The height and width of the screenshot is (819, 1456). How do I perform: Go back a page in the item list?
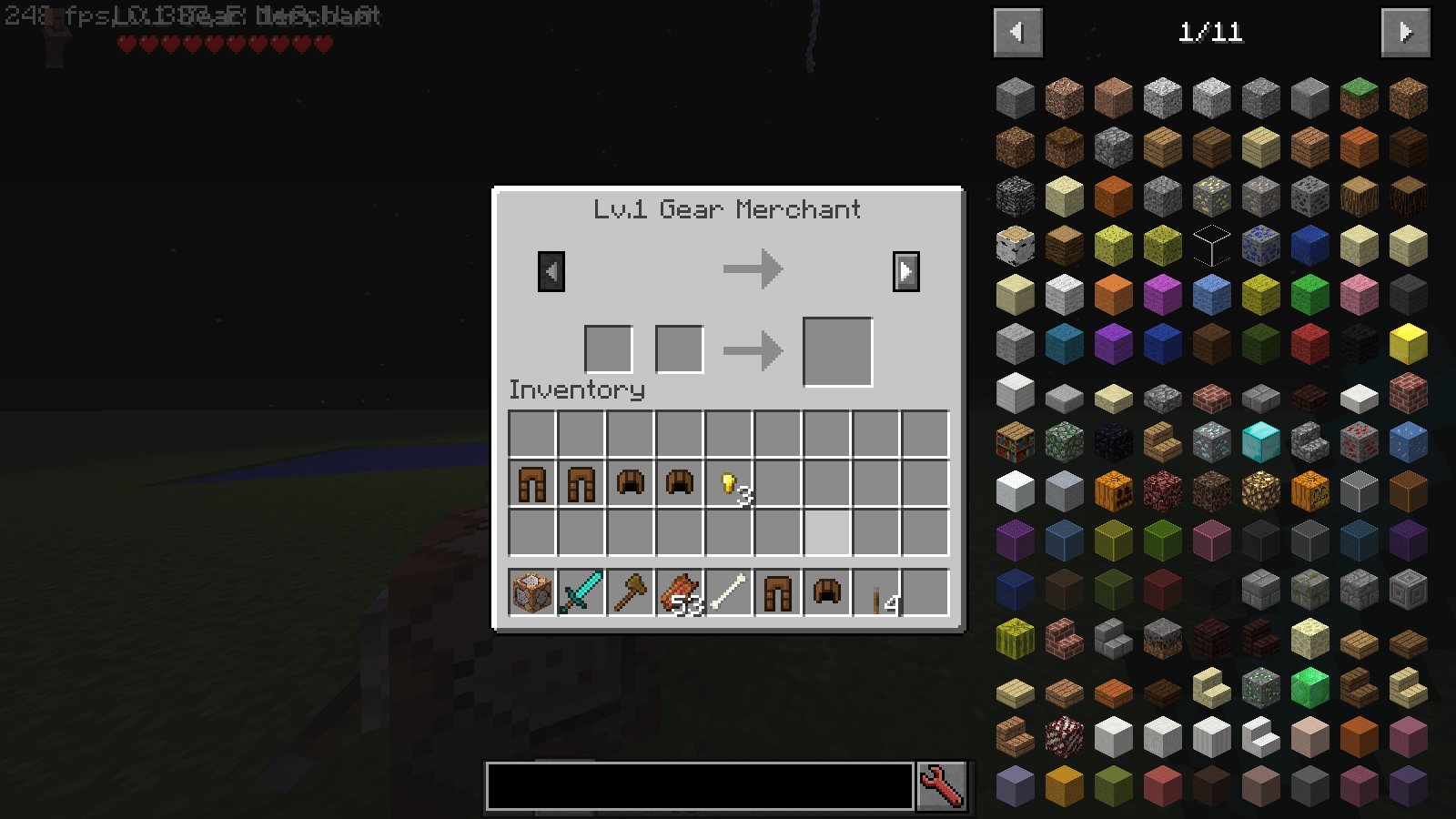point(1016,30)
